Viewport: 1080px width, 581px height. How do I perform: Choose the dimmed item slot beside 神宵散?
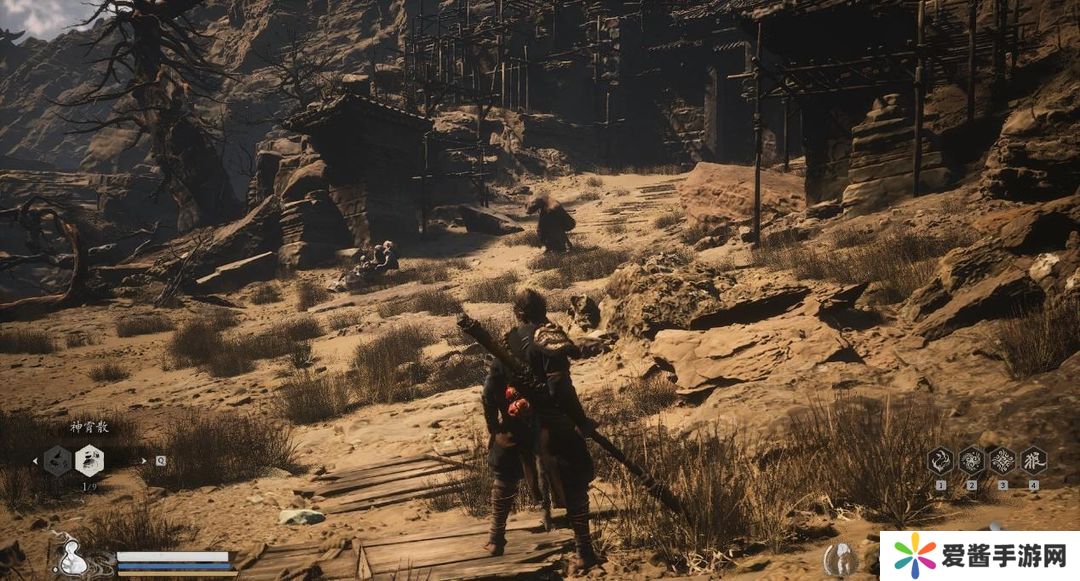(58, 460)
